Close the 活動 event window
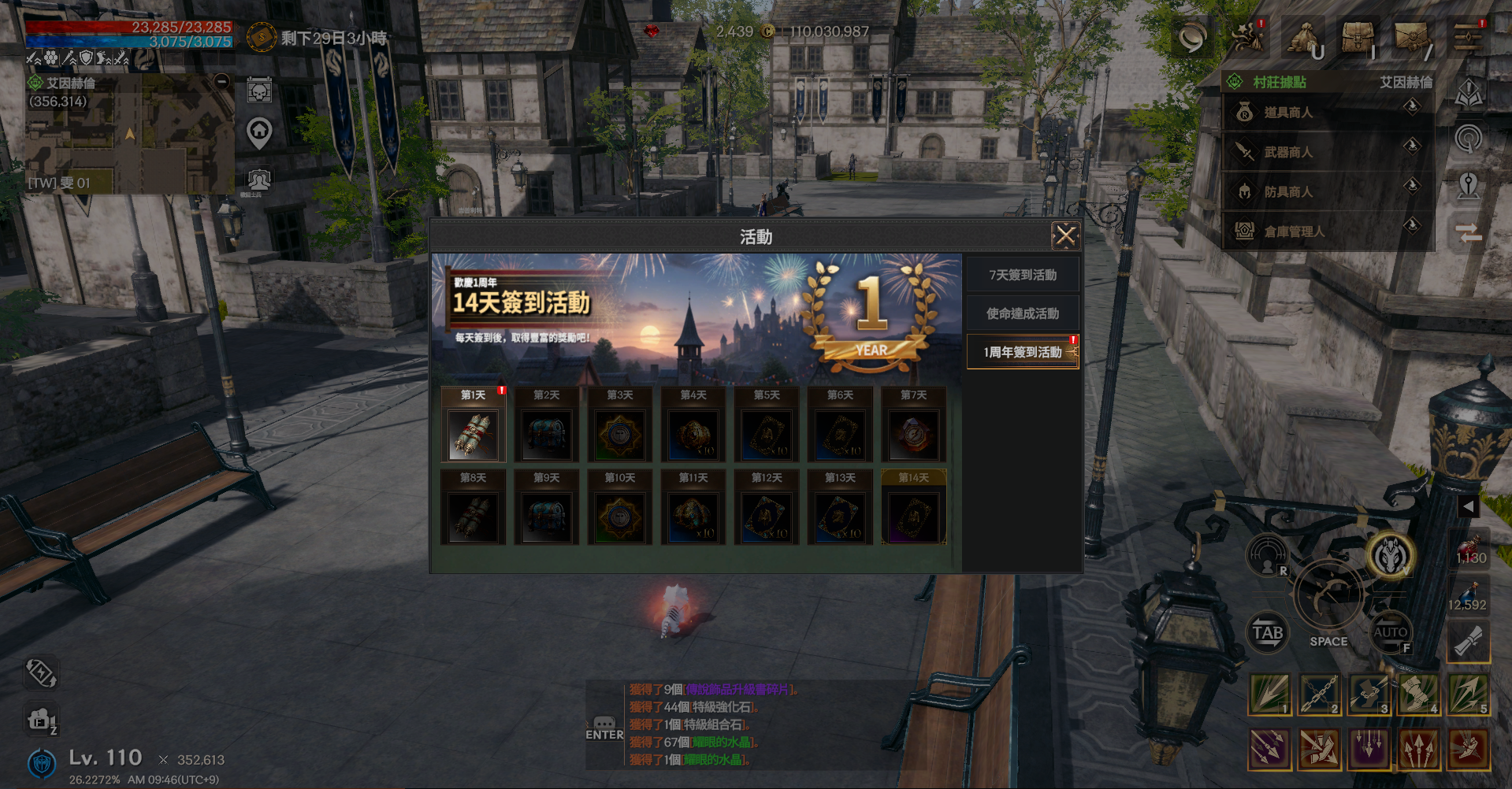Screen dimensions: 1512x789 [1065, 235]
